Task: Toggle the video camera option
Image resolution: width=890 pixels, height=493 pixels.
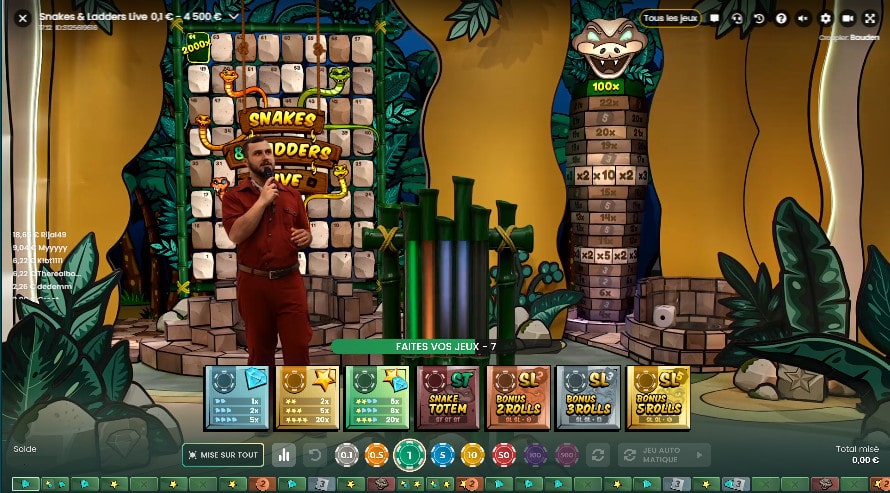Action: (848, 18)
